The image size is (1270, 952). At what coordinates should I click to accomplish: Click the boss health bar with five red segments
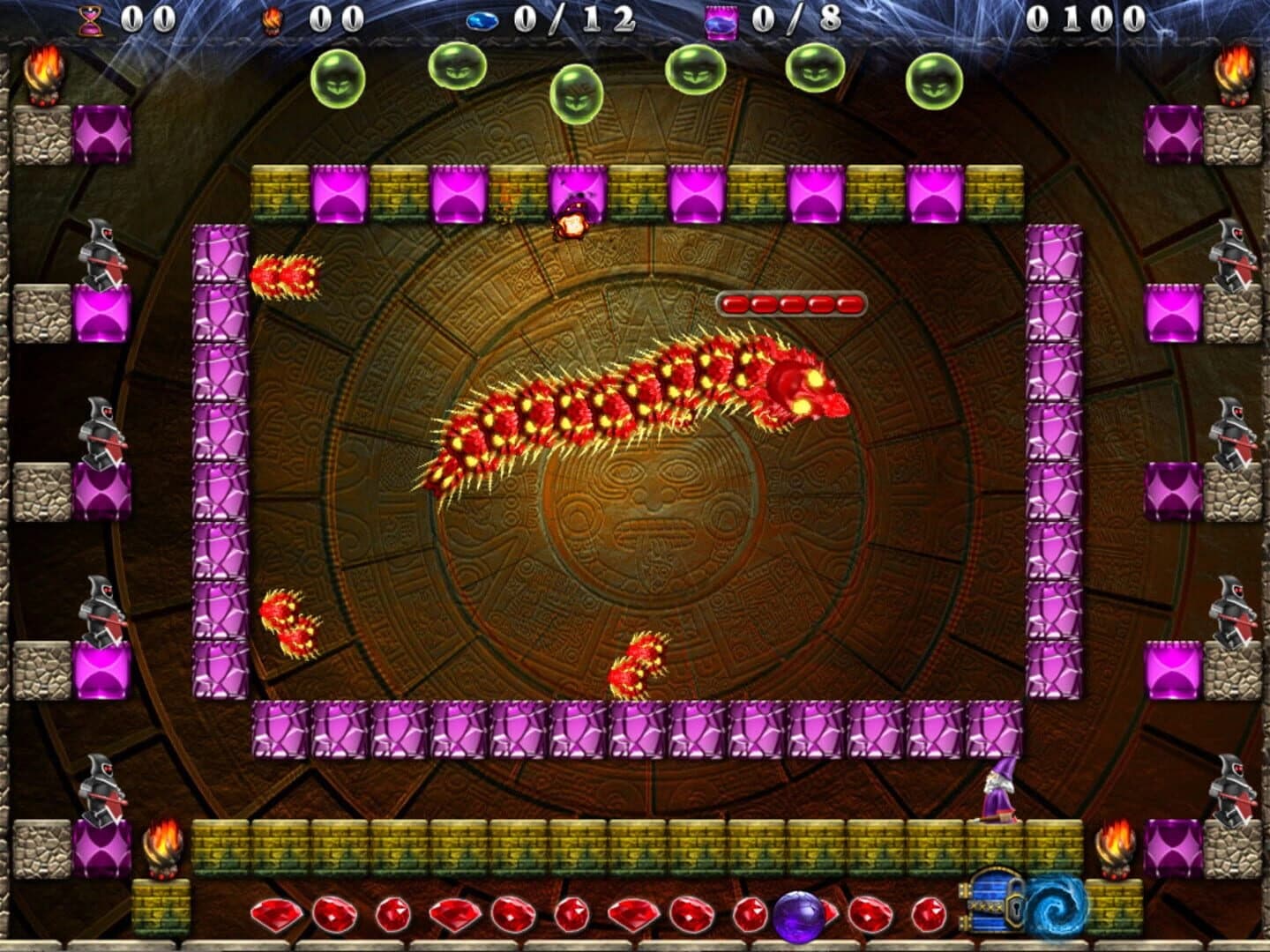click(790, 302)
